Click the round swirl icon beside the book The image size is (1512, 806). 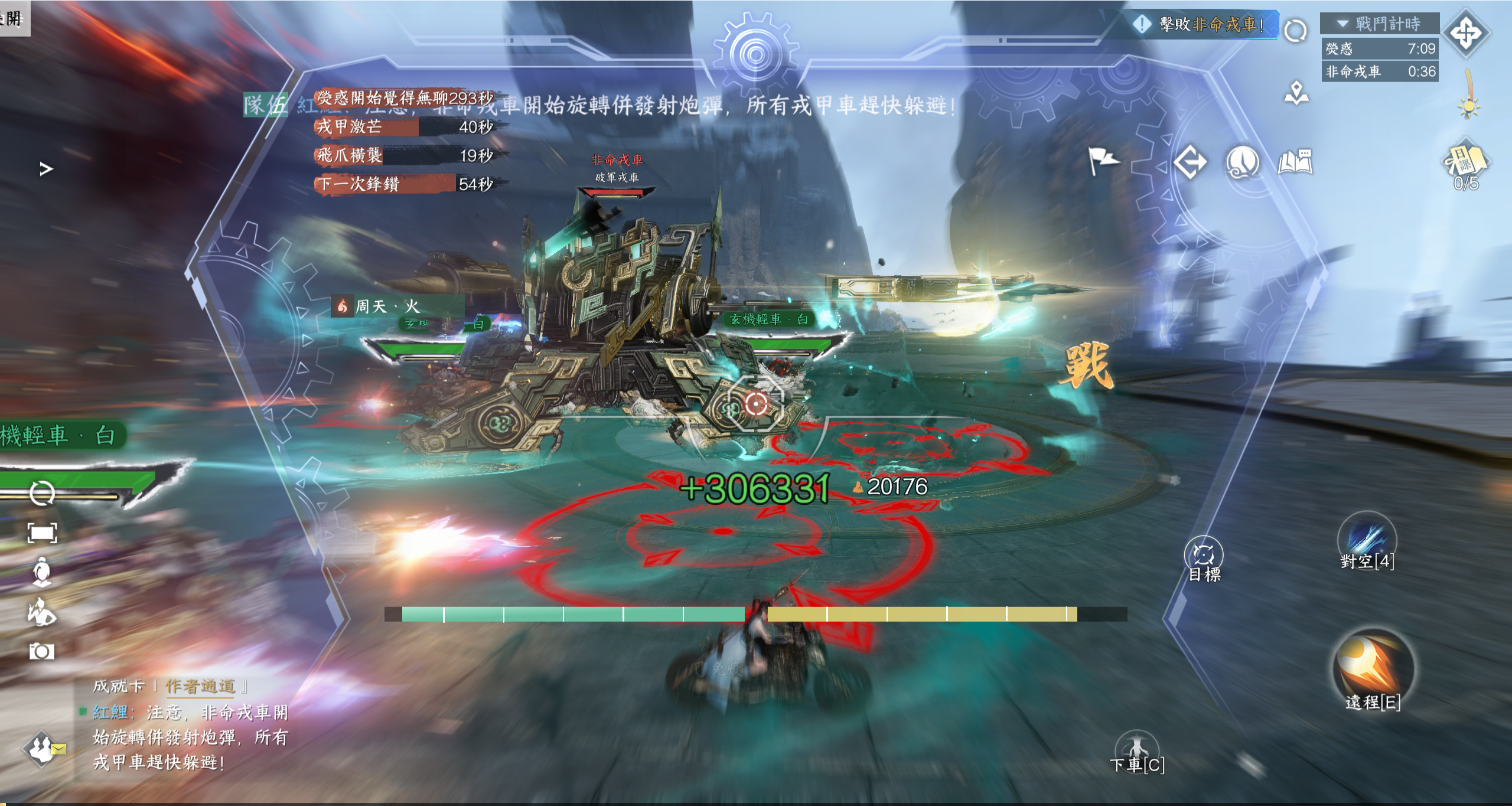pyautogui.click(x=1243, y=162)
